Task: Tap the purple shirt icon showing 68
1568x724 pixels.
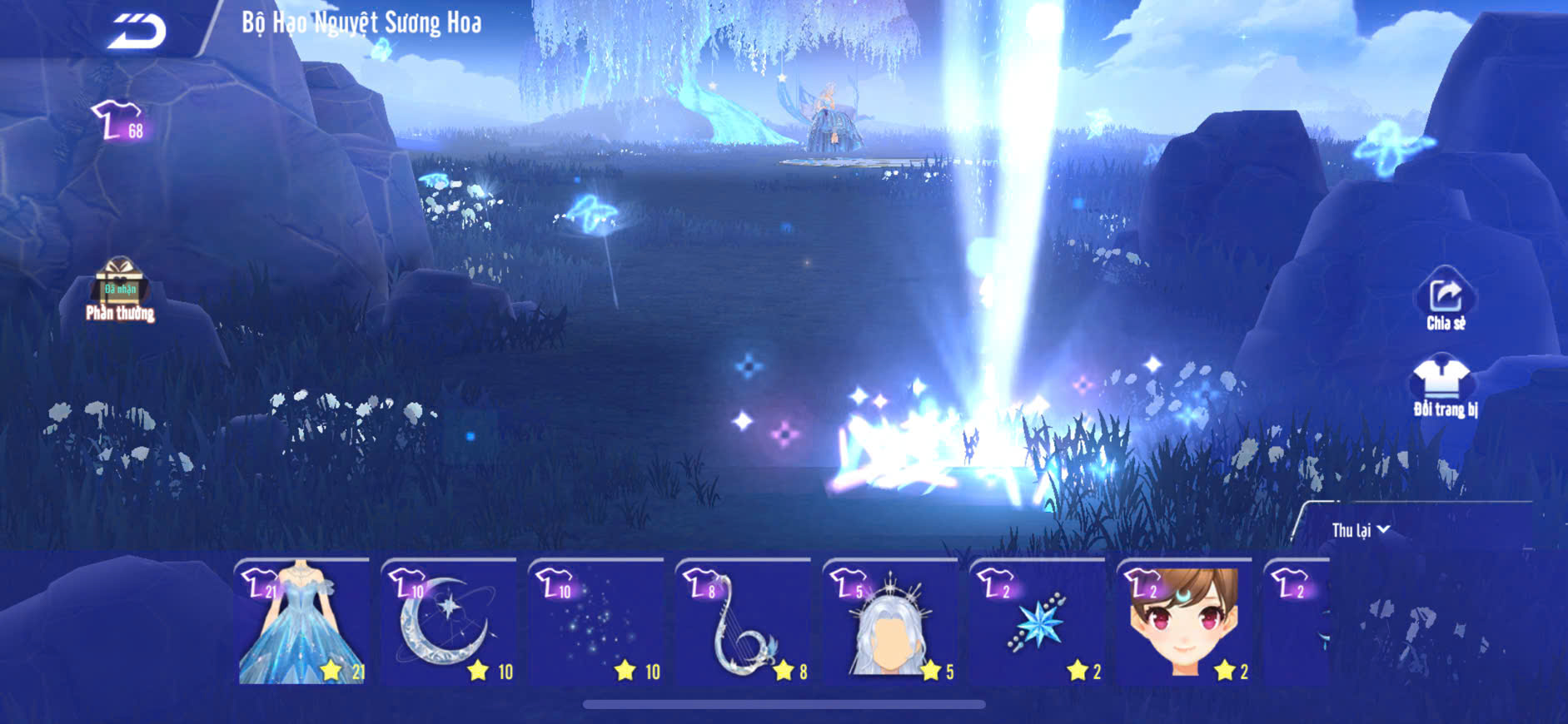Action: point(119,122)
